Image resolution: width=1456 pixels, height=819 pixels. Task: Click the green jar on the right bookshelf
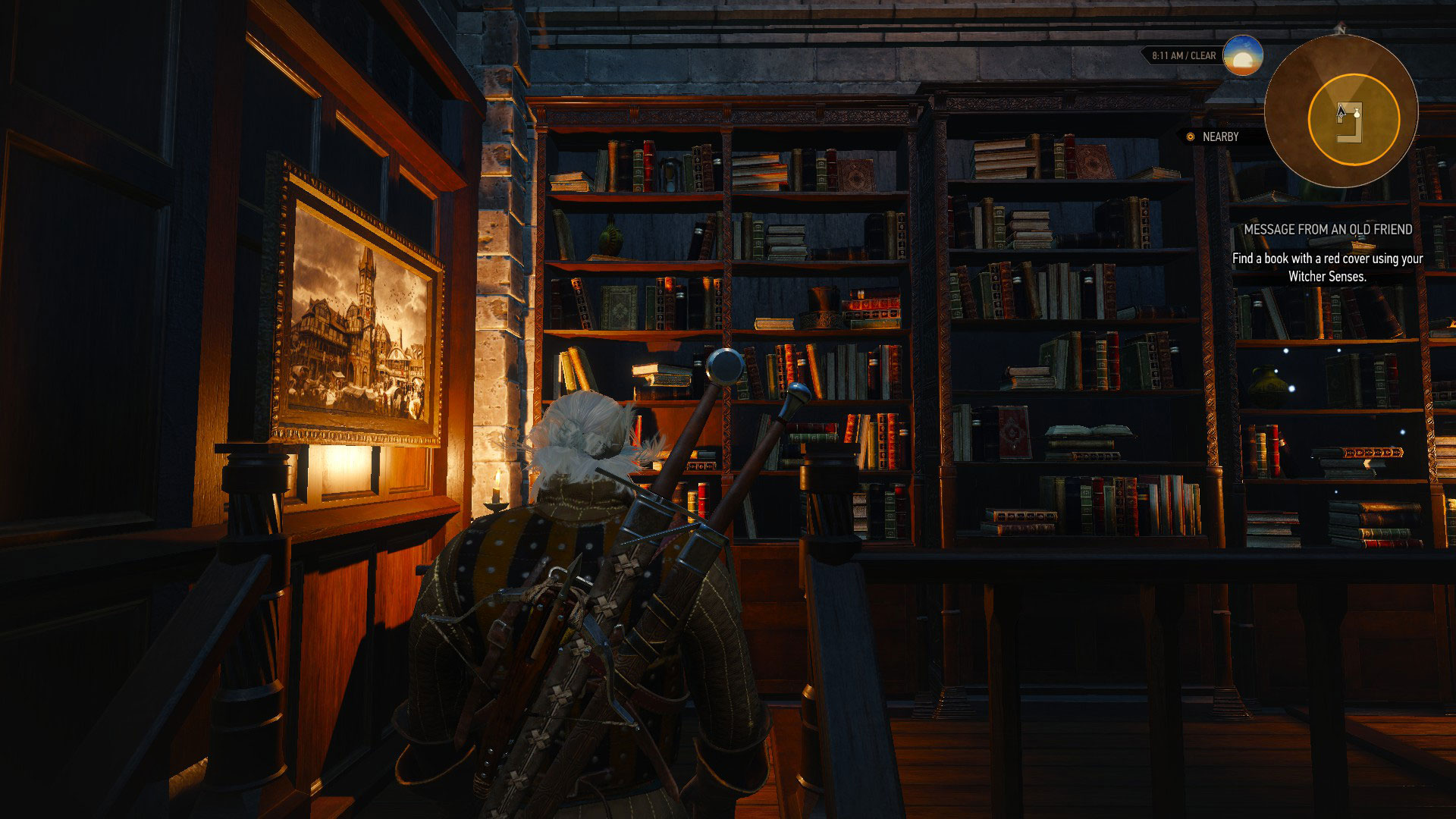point(1268,384)
